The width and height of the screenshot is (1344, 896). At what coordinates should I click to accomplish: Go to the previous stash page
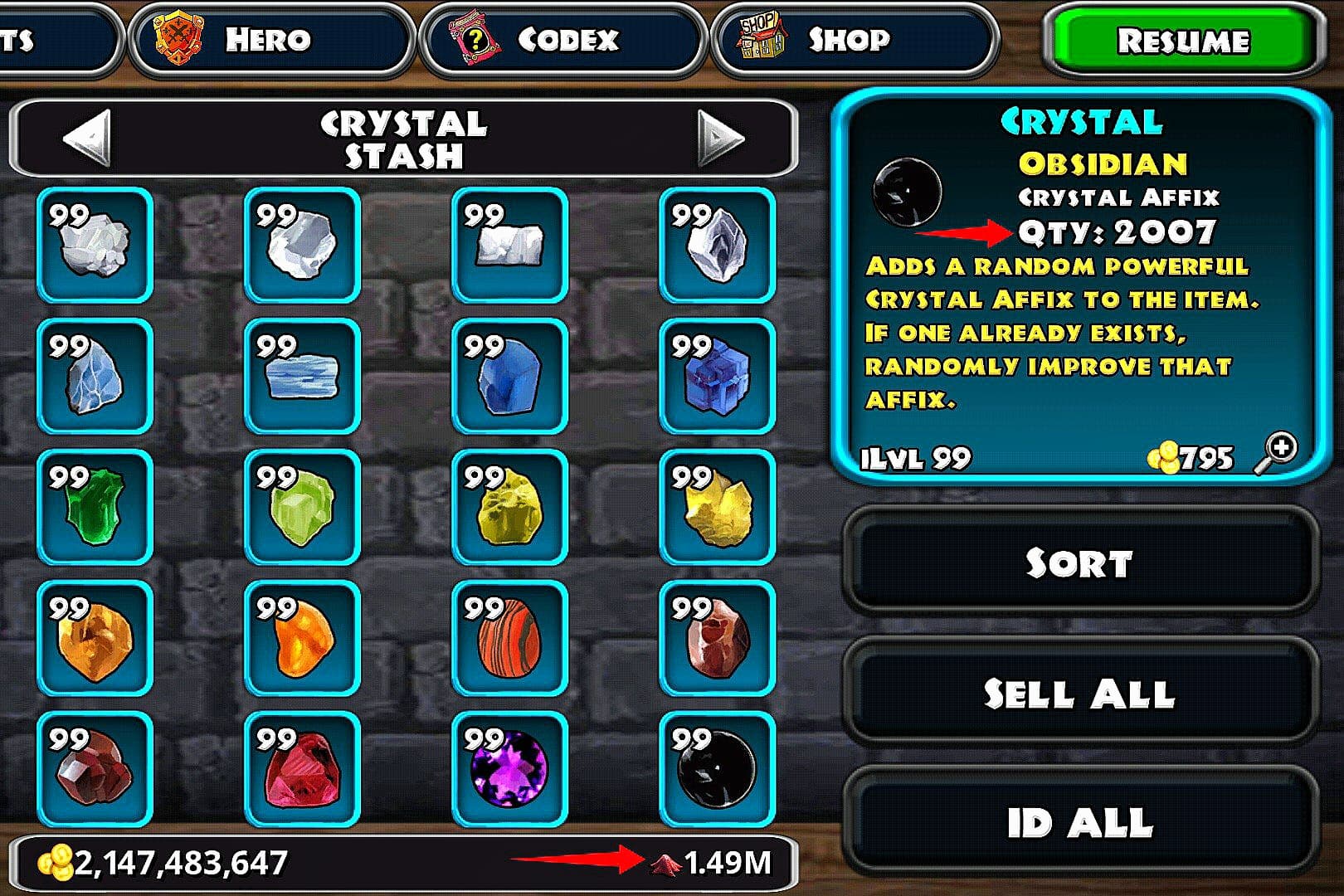(86, 138)
